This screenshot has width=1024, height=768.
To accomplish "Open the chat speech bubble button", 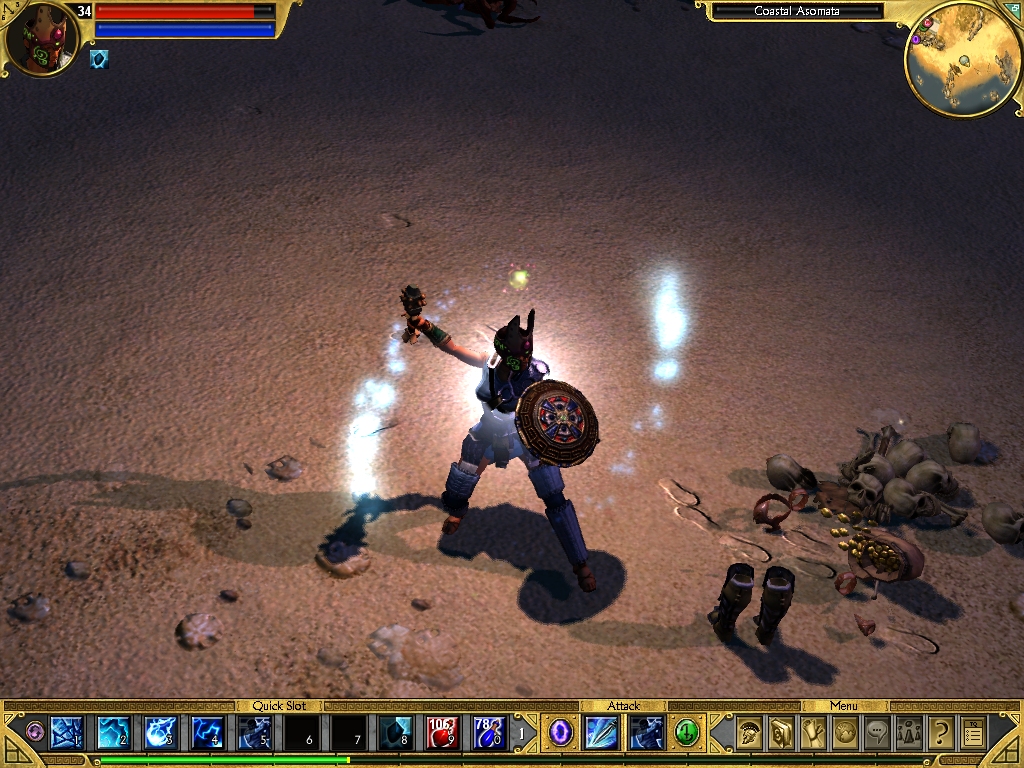I will [x=877, y=734].
